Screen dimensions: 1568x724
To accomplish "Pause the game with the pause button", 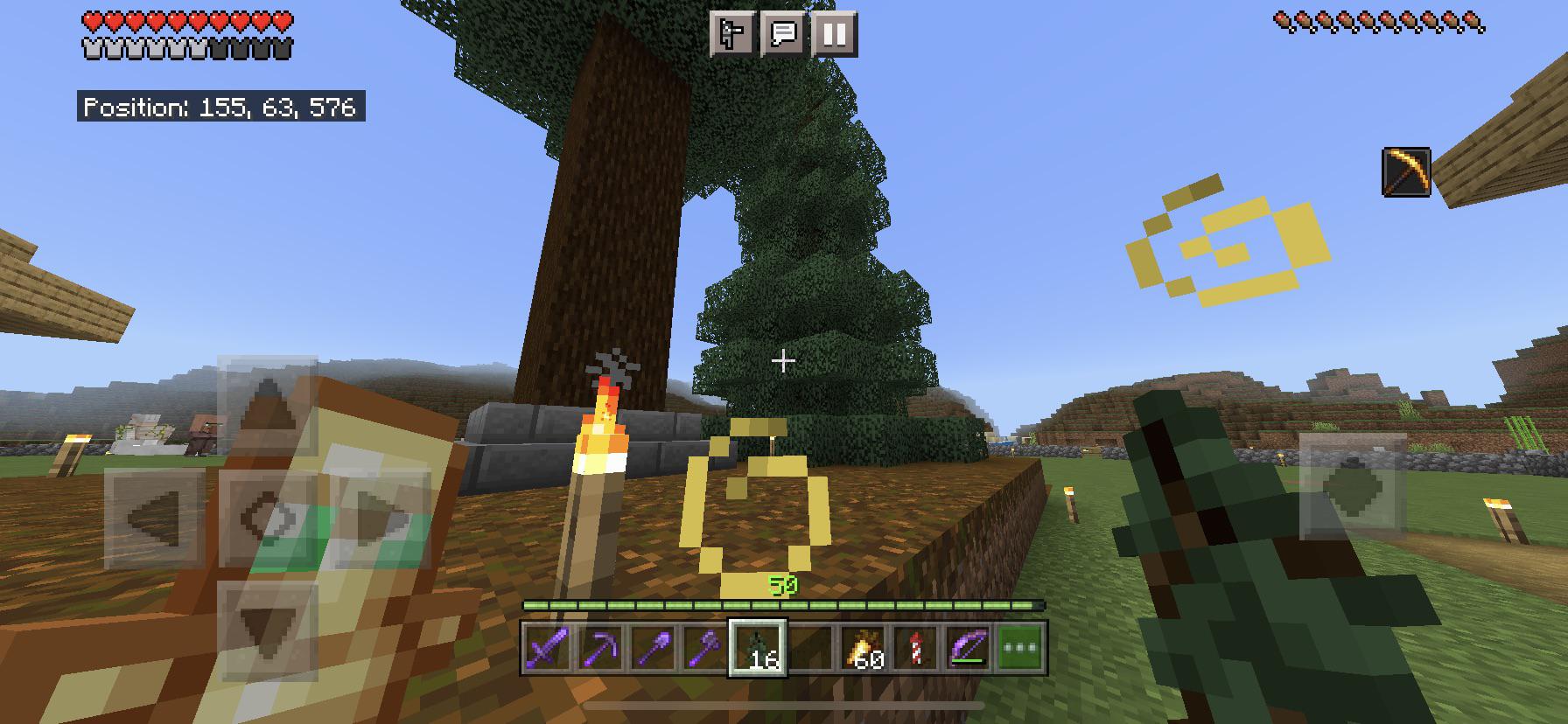I will [834, 34].
